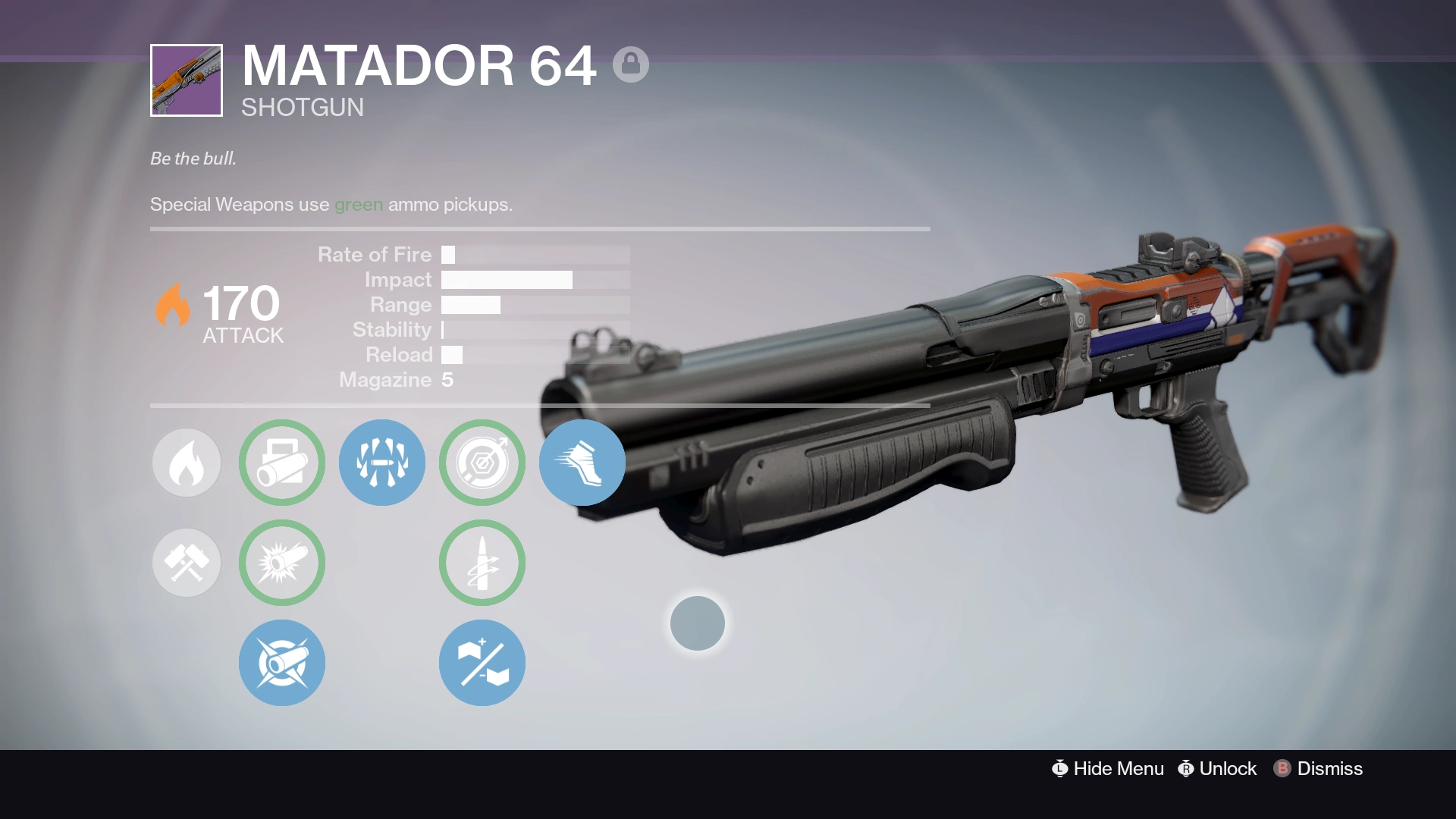Select the green-ringed barrel upgrade perk

click(x=281, y=463)
